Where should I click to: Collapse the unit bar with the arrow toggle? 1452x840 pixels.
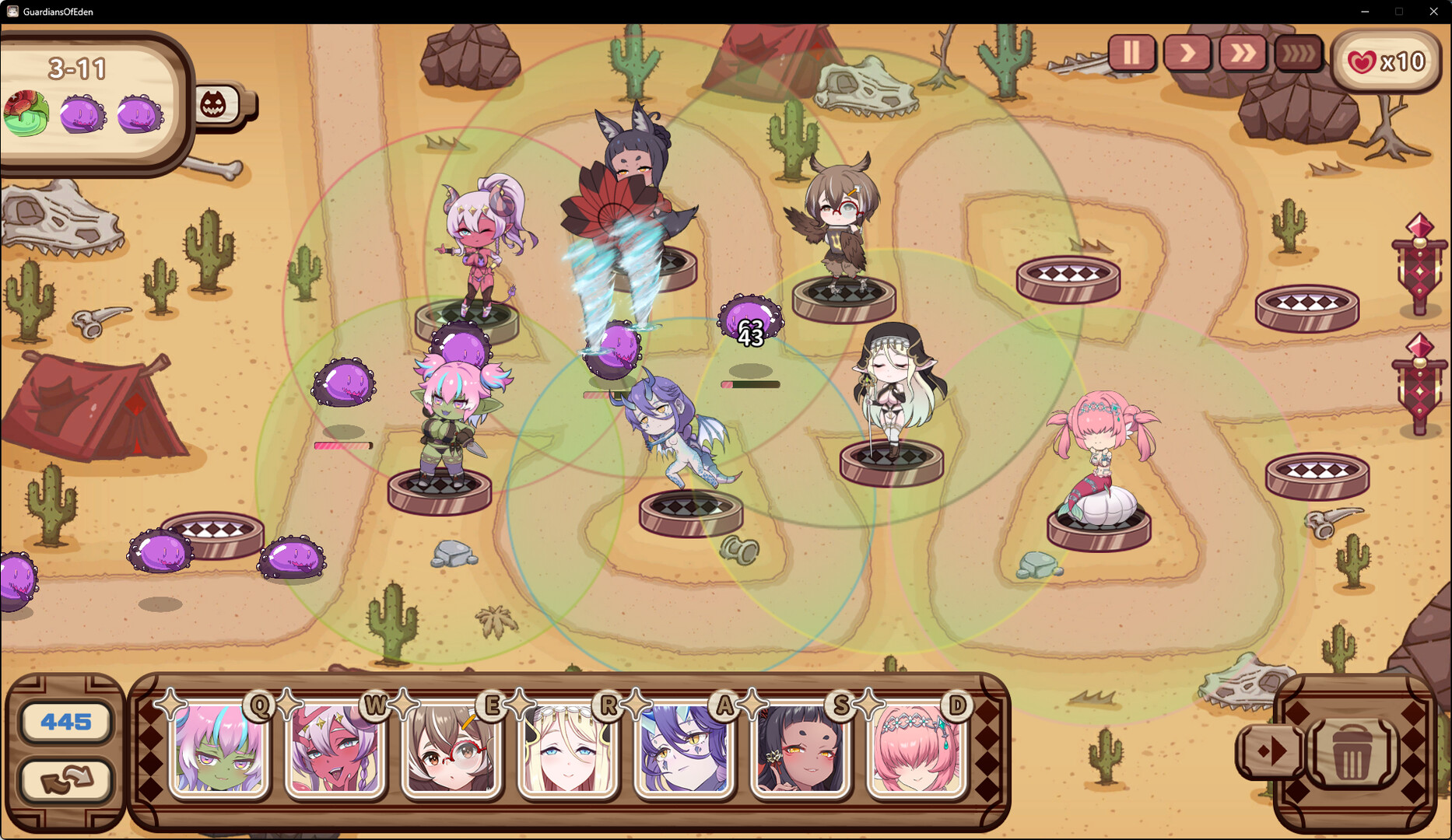coord(1270,751)
